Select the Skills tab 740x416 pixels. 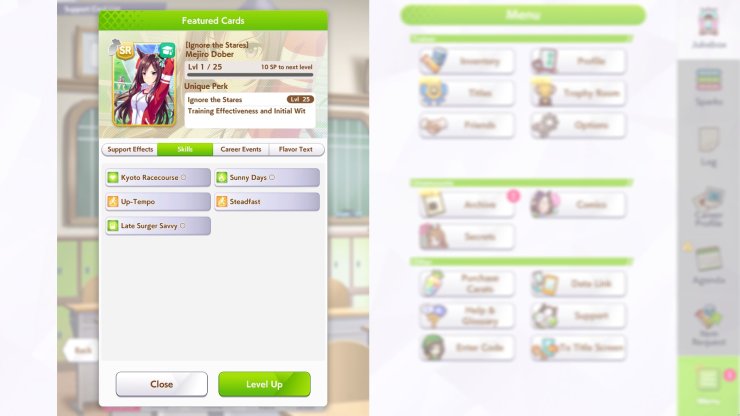click(185, 150)
